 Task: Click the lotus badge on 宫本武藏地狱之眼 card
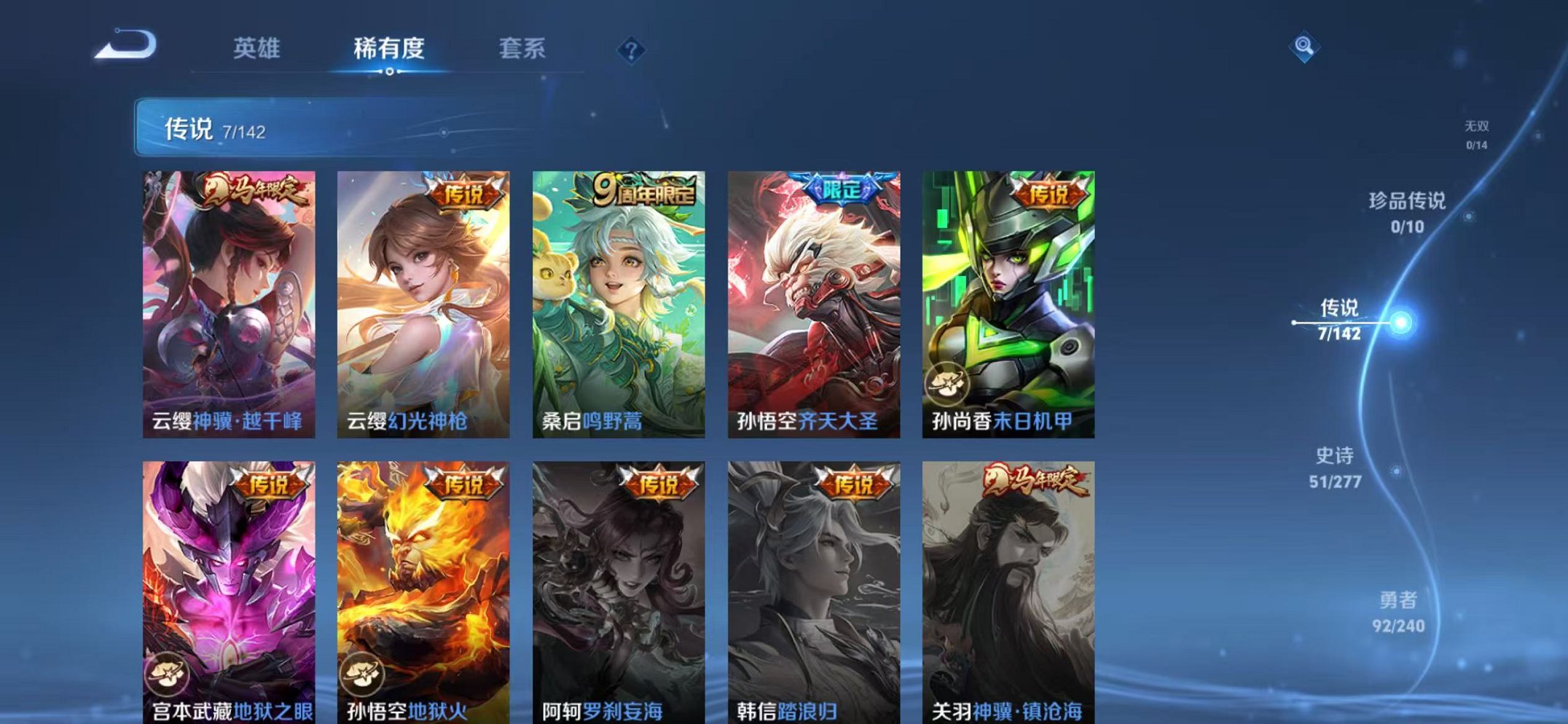pyautogui.click(x=168, y=674)
